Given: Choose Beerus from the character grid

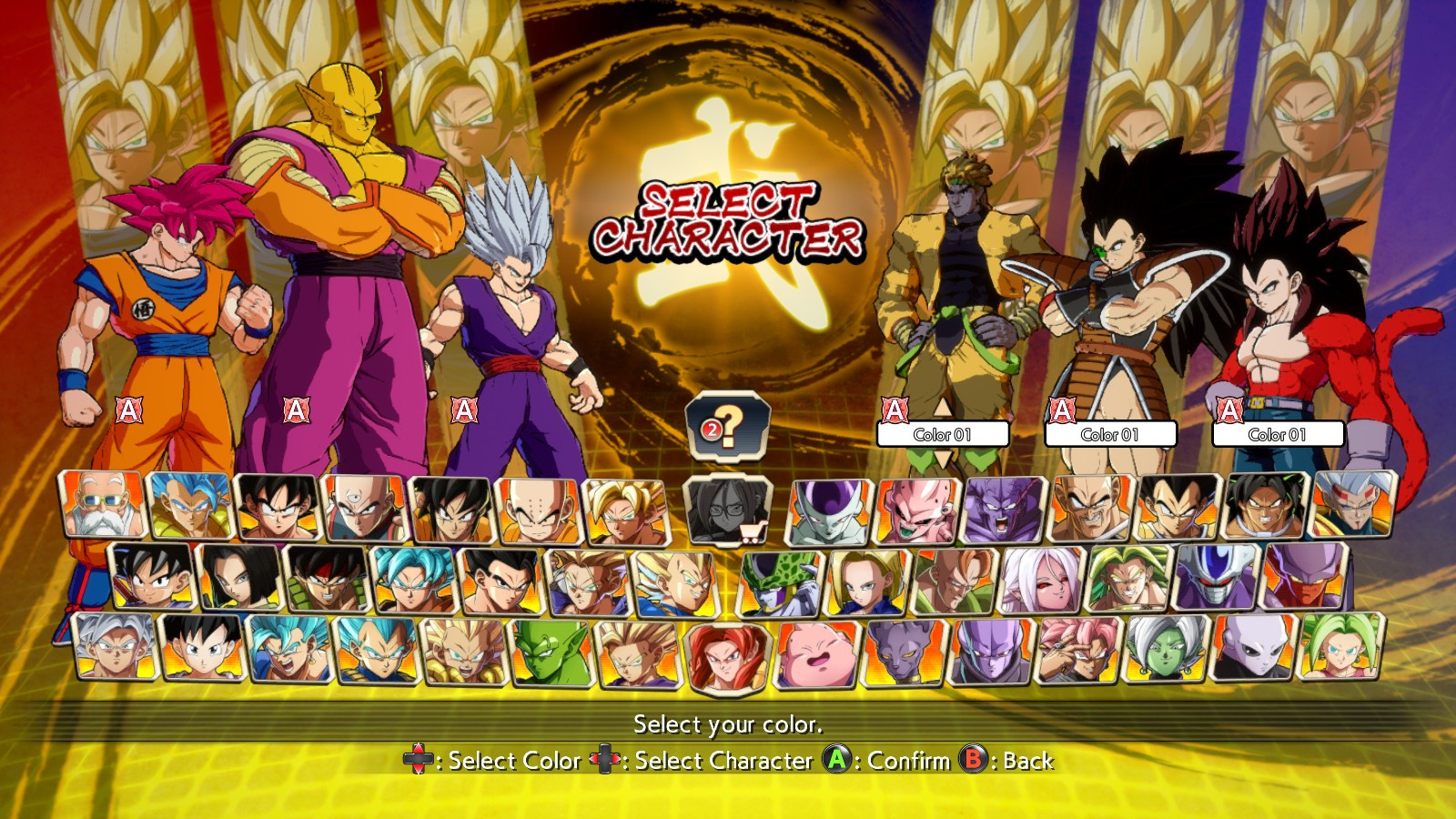Looking at the screenshot, I should (901, 648).
